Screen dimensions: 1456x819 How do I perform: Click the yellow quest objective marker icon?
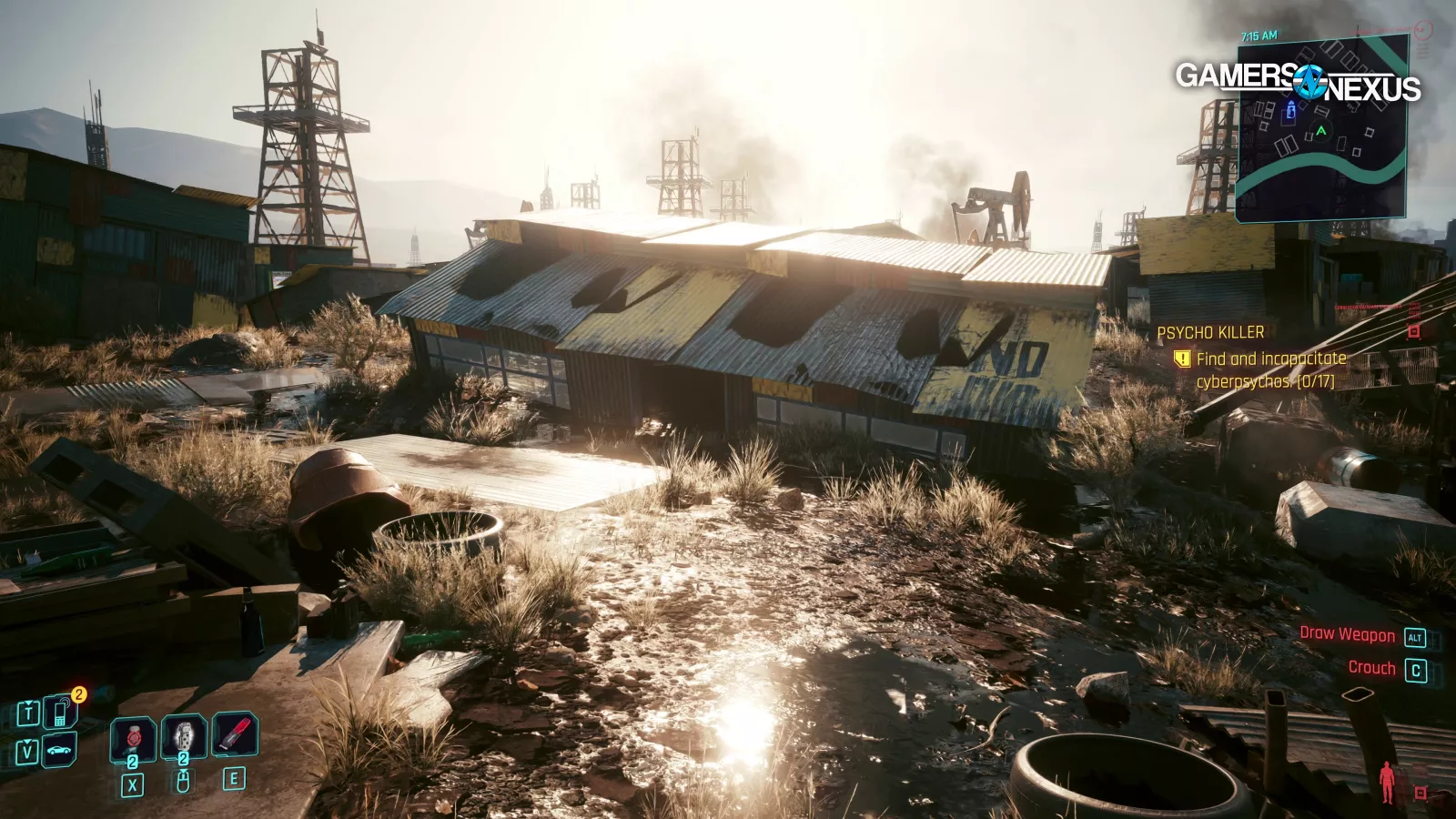(x=1181, y=359)
